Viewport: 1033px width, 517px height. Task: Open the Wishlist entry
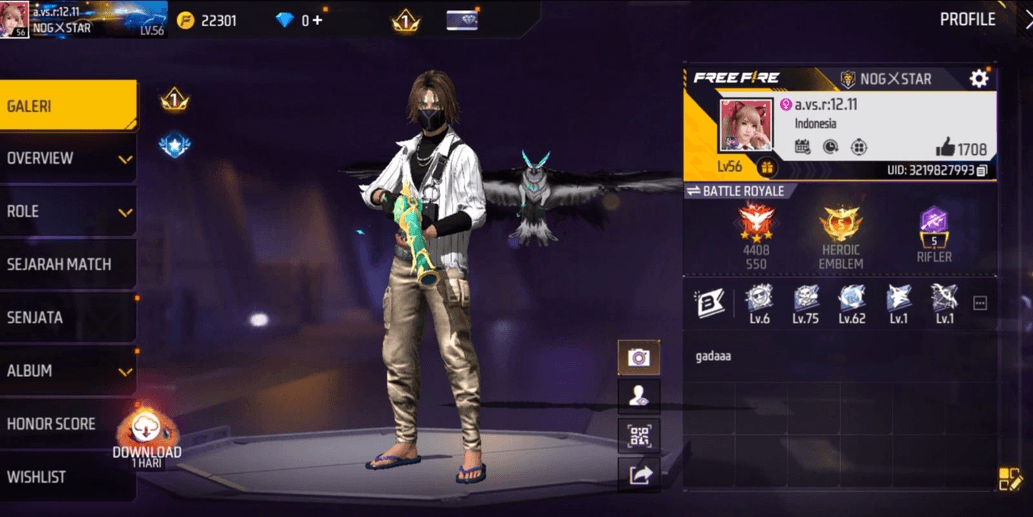click(66, 476)
